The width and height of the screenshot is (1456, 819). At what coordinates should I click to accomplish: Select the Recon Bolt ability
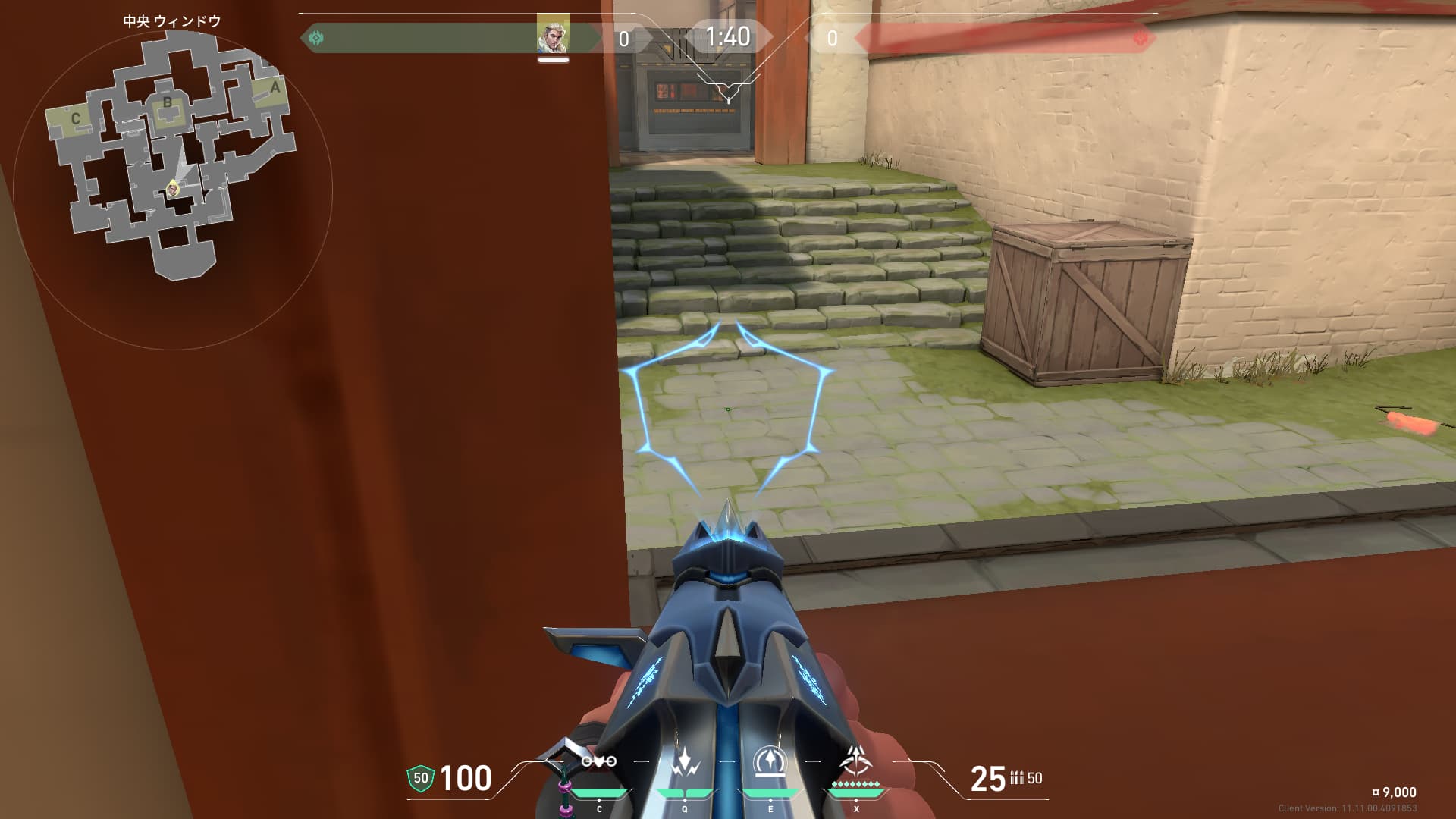click(x=770, y=762)
